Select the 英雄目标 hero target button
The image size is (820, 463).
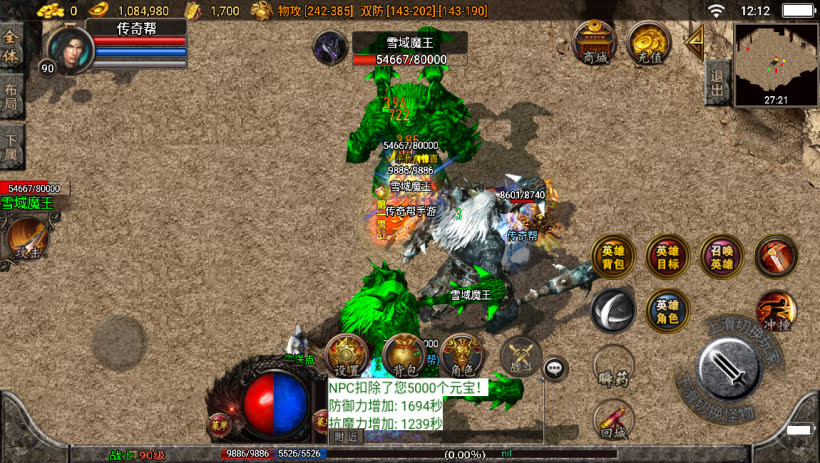[x=667, y=257]
